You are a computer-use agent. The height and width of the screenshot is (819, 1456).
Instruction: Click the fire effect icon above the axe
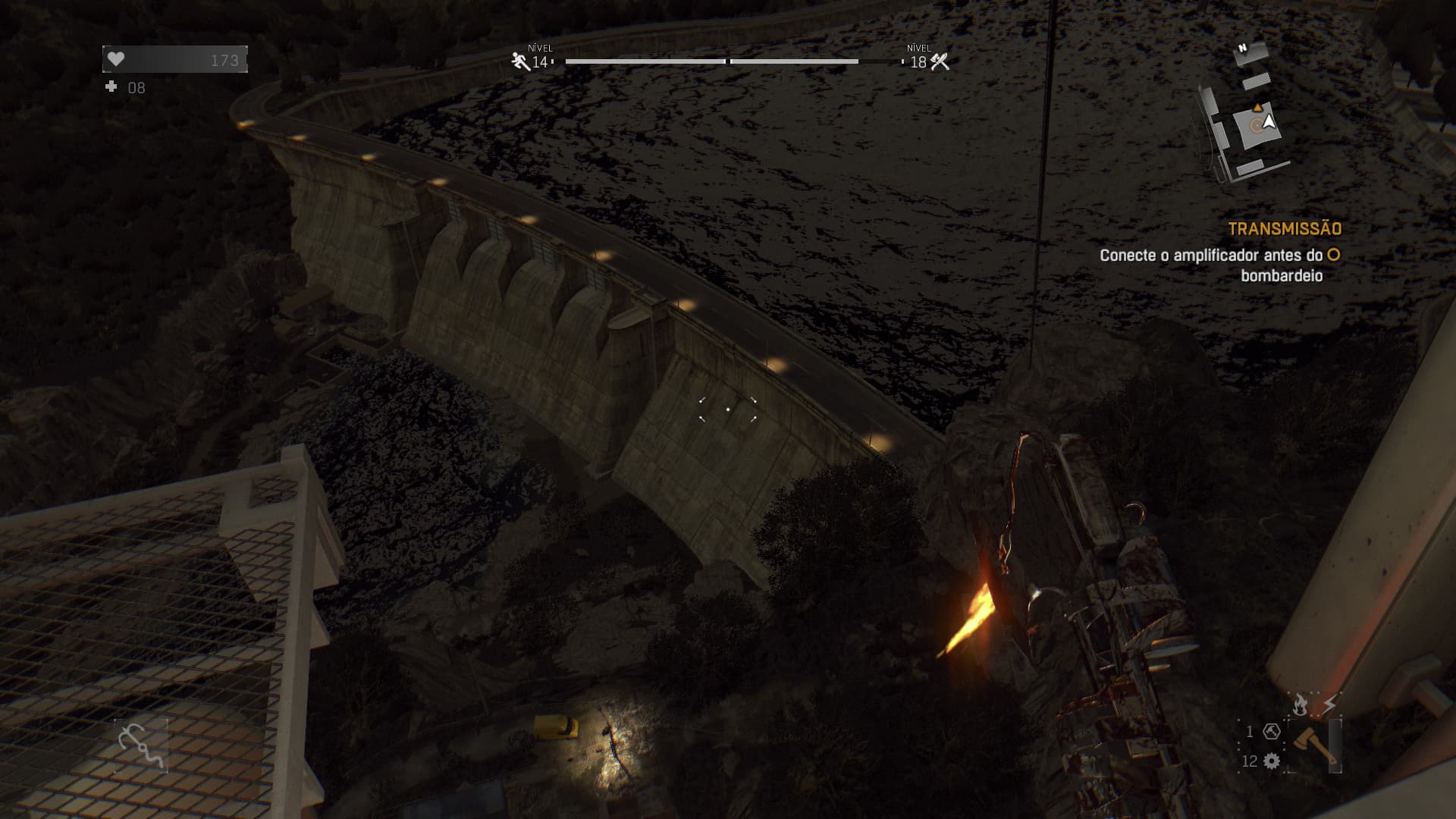pyautogui.click(x=1300, y=704)
